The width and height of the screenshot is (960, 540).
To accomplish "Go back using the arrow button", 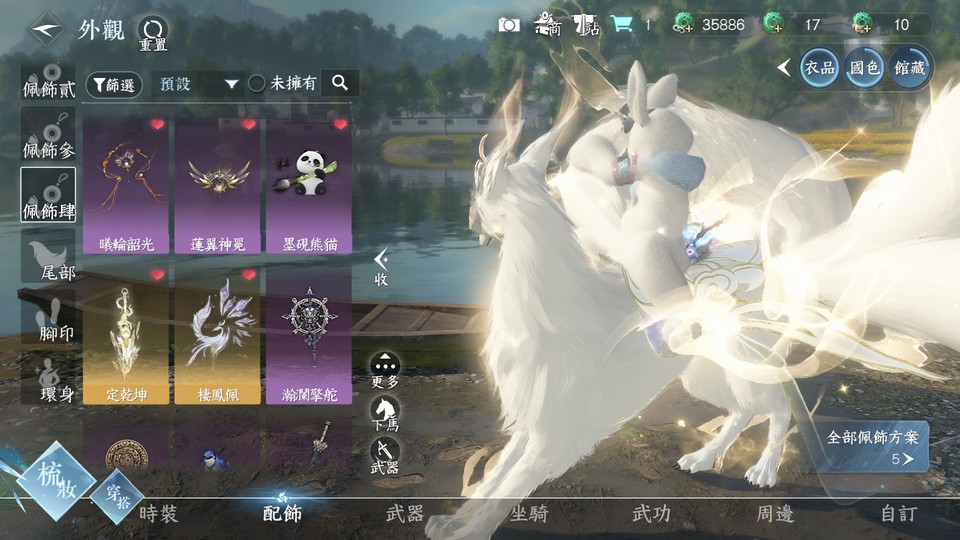I will pyautogui.click(x=42, y=29).
